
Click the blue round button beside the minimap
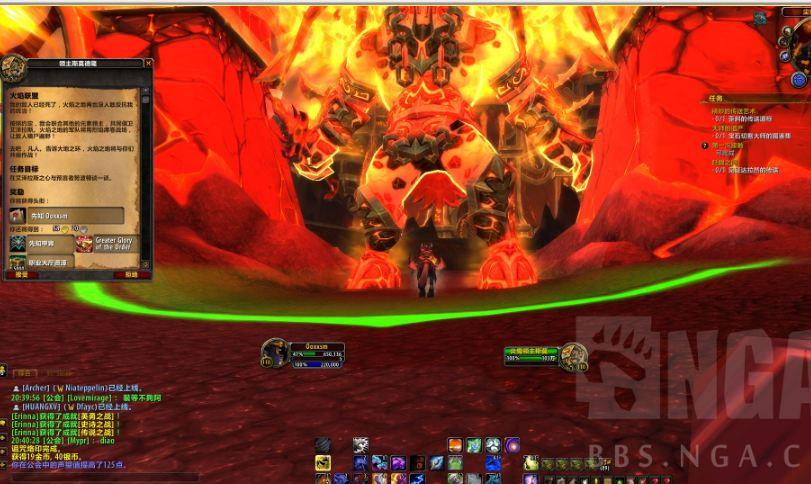click(798, 79)
